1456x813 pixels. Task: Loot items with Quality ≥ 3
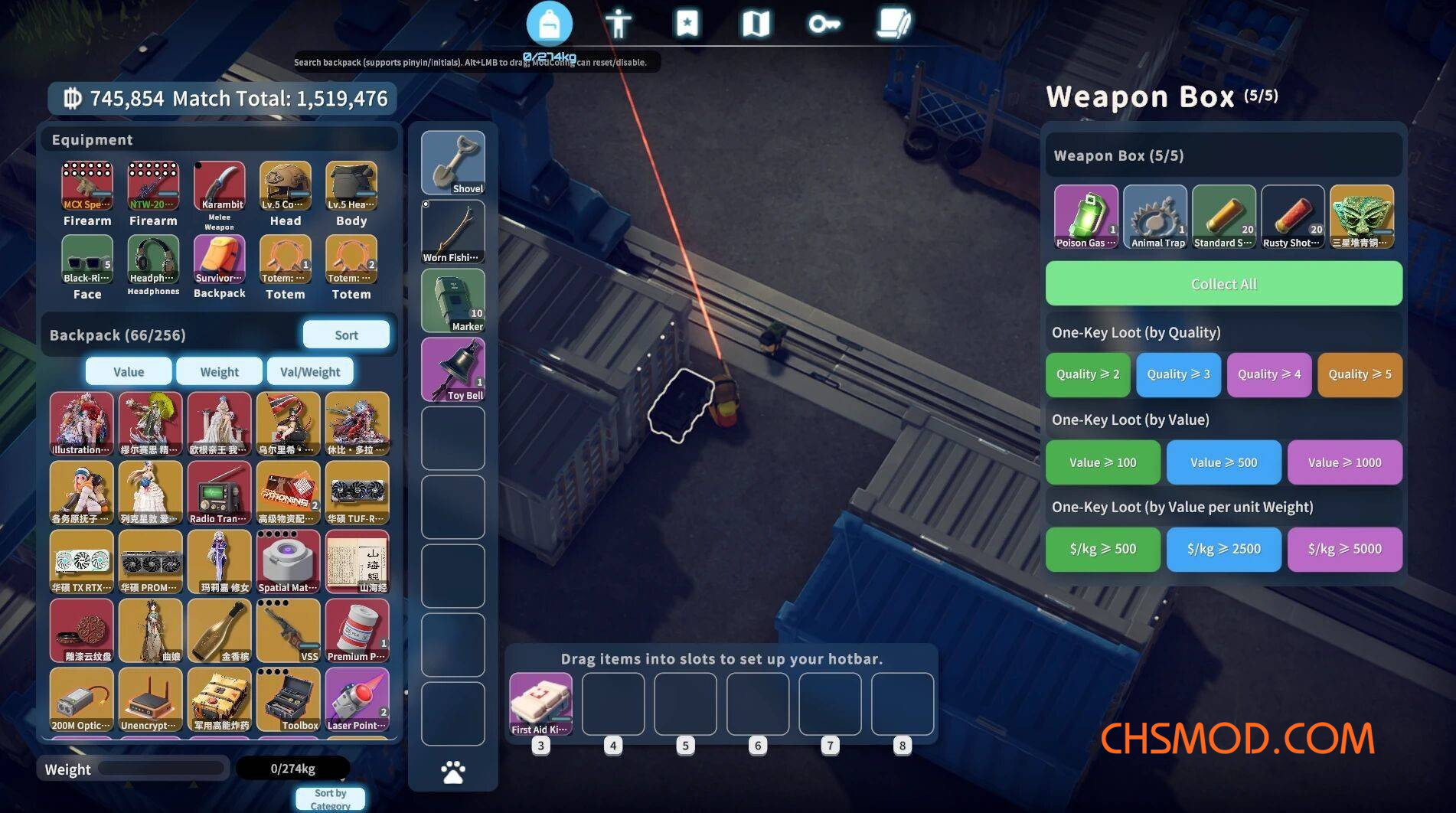(x=1178, y=374)
